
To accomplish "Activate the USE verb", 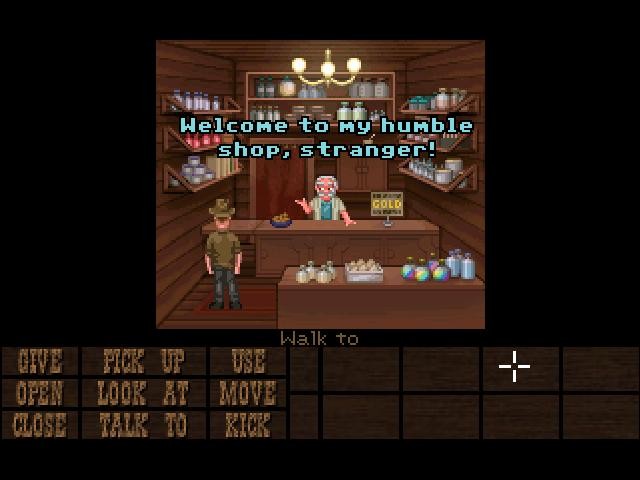I will pyautogui.click(x=247, y=361).
